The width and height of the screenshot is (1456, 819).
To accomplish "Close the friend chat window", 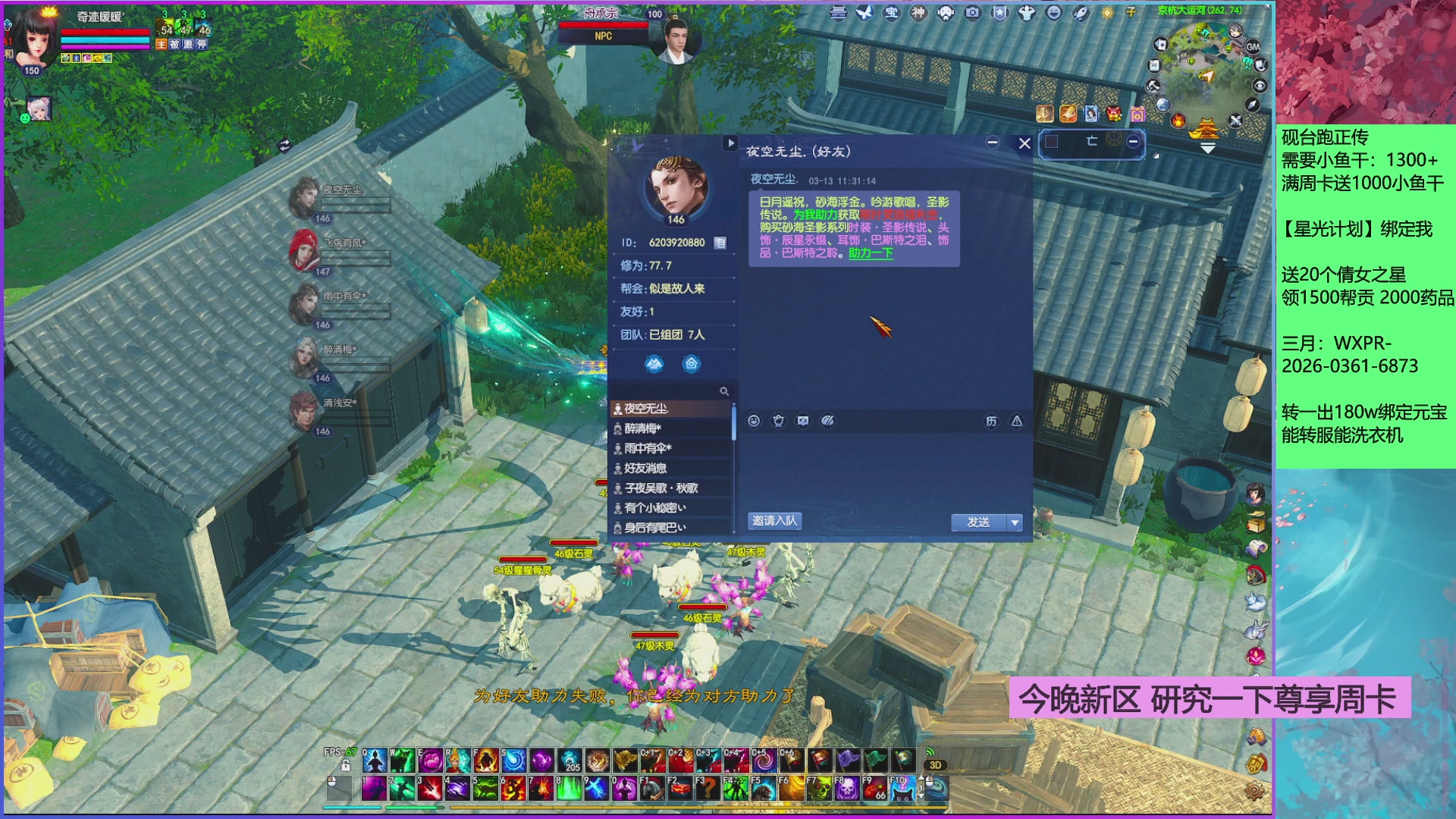I will [1025, 143].
